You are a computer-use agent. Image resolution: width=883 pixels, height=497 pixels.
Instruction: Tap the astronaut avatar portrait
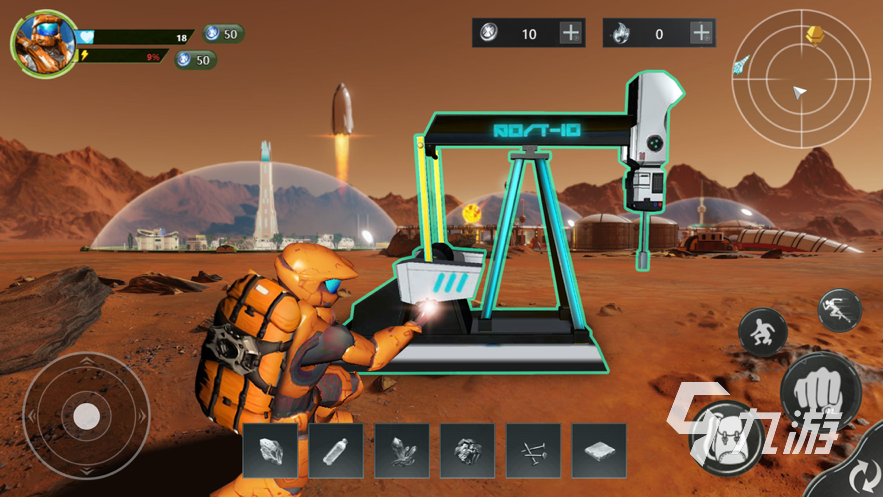coord(43,43)
